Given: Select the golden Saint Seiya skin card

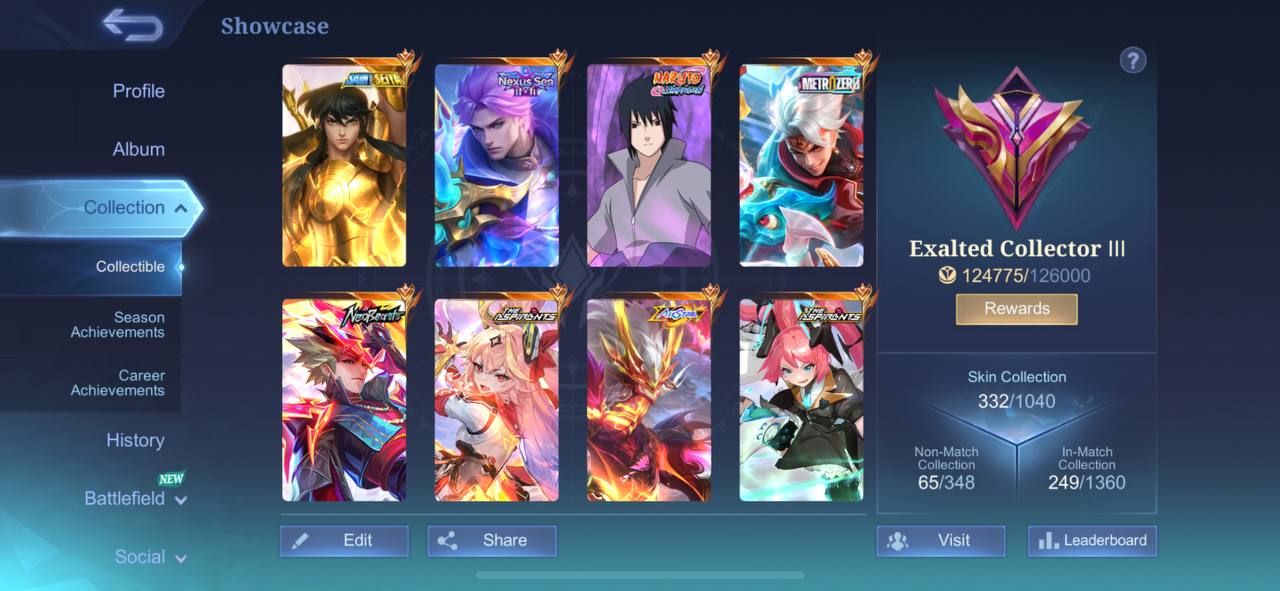Looking at the screenshot, I should [344, 166].
